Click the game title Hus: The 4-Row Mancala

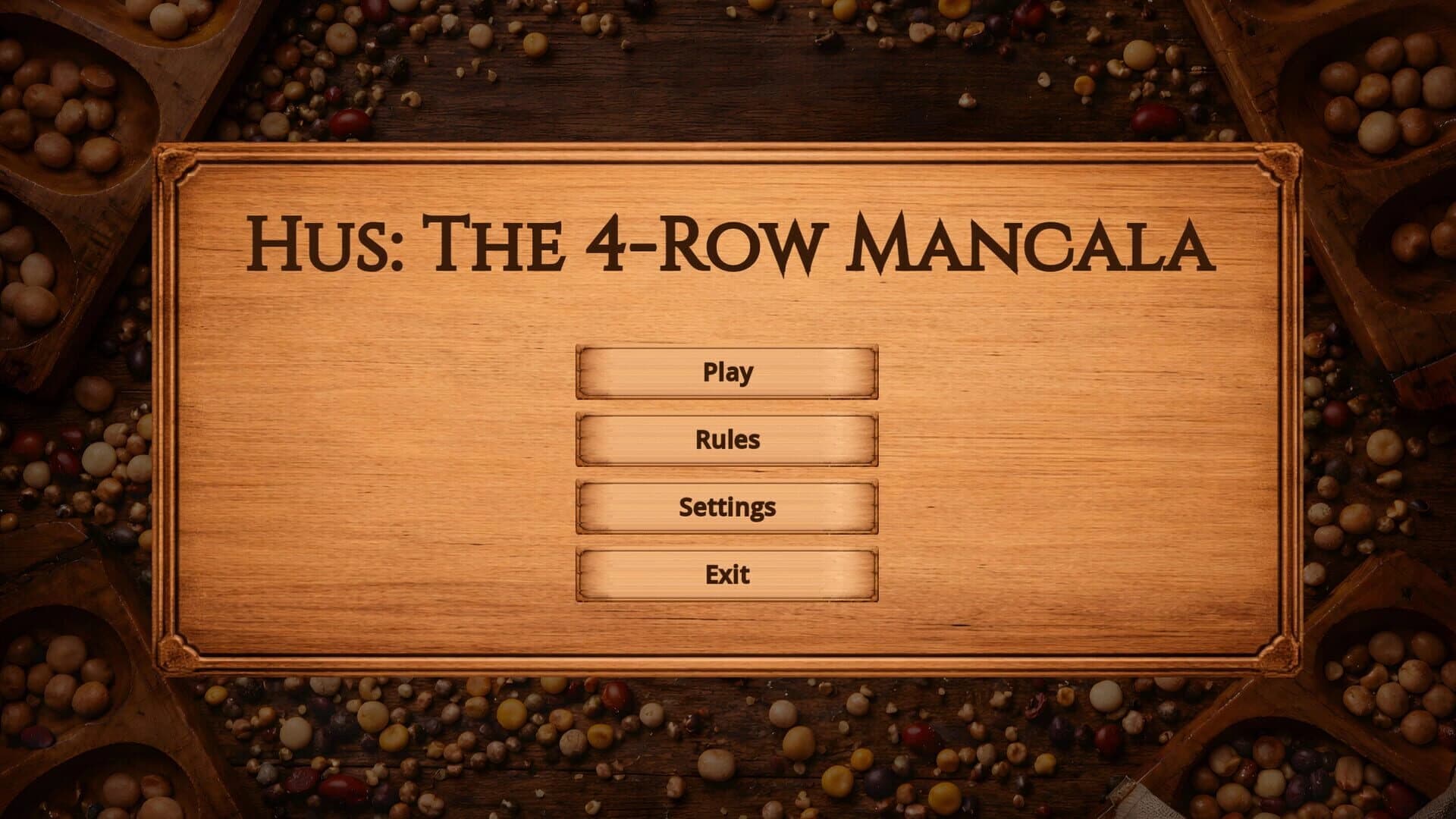click(x=728, y=241)
